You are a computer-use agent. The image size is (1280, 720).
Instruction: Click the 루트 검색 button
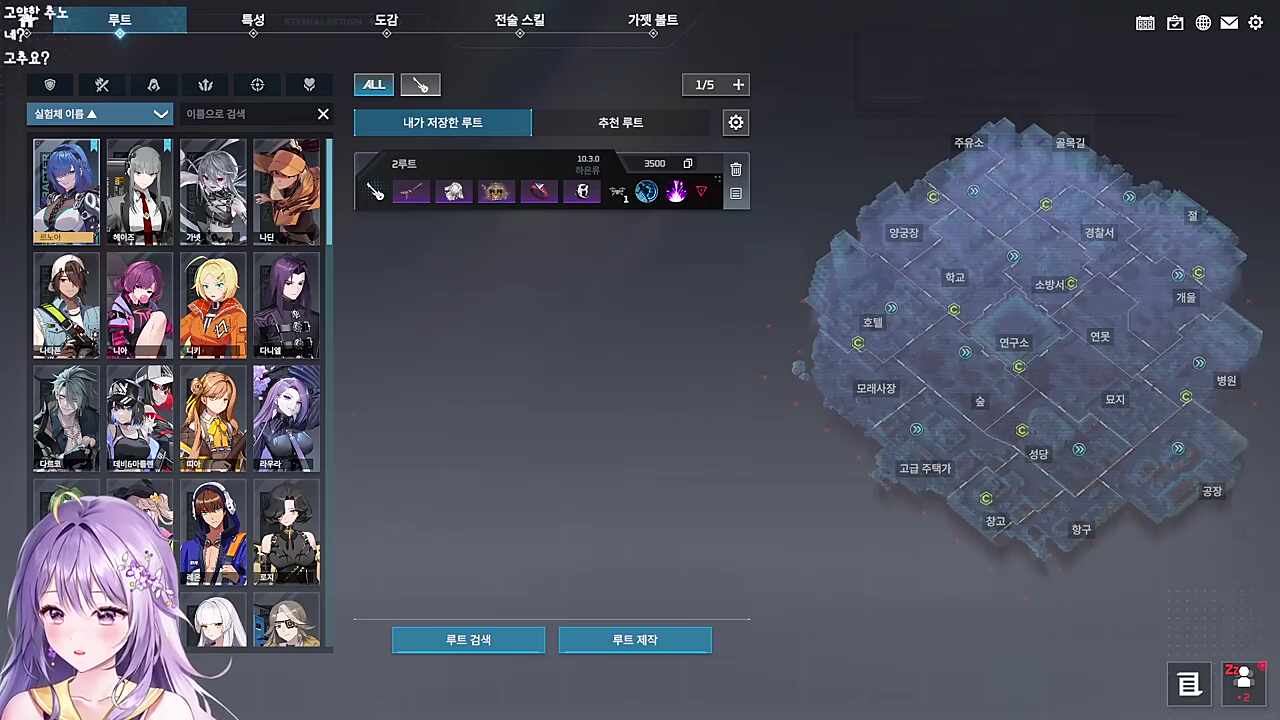[x=468, y=640]
